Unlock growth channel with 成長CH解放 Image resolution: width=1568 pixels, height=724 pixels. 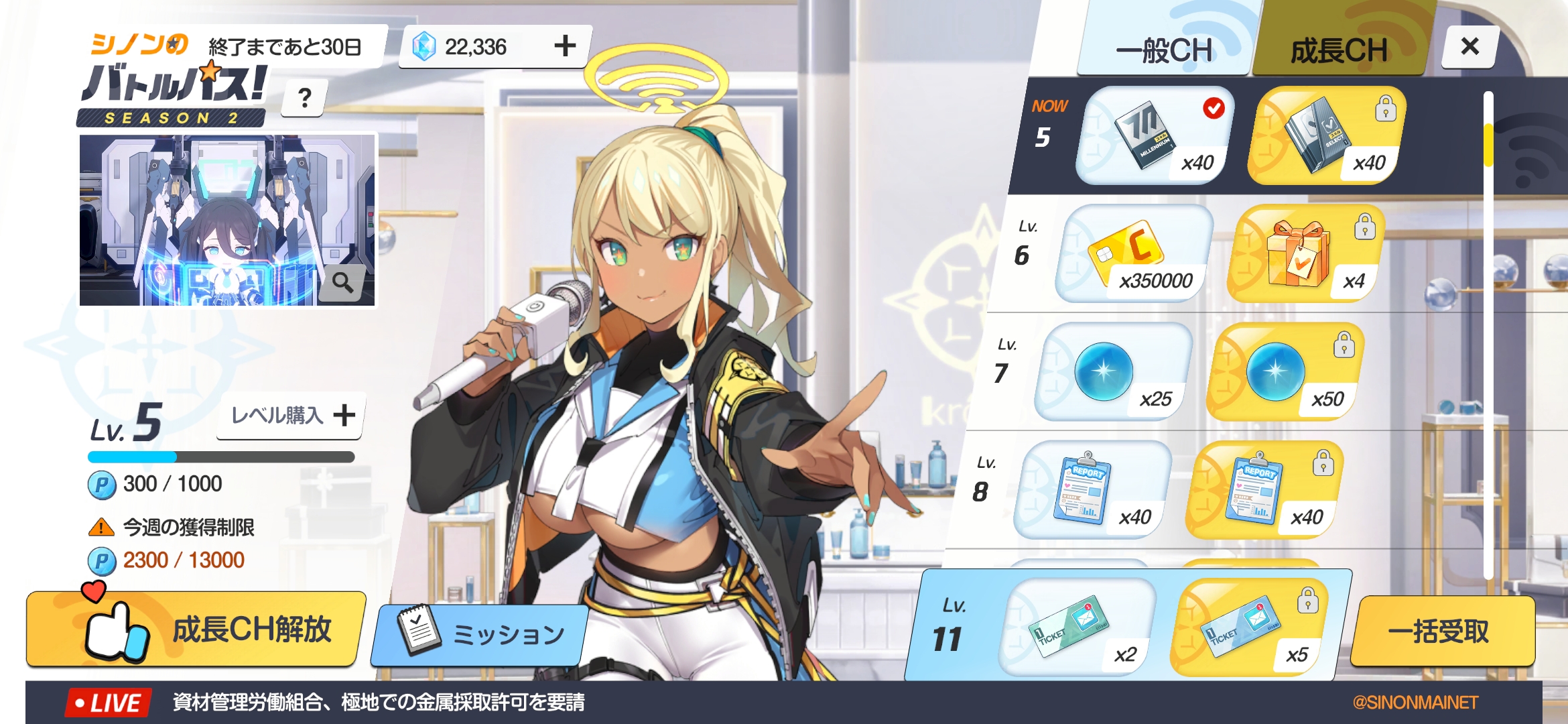[x=196, y=629]
